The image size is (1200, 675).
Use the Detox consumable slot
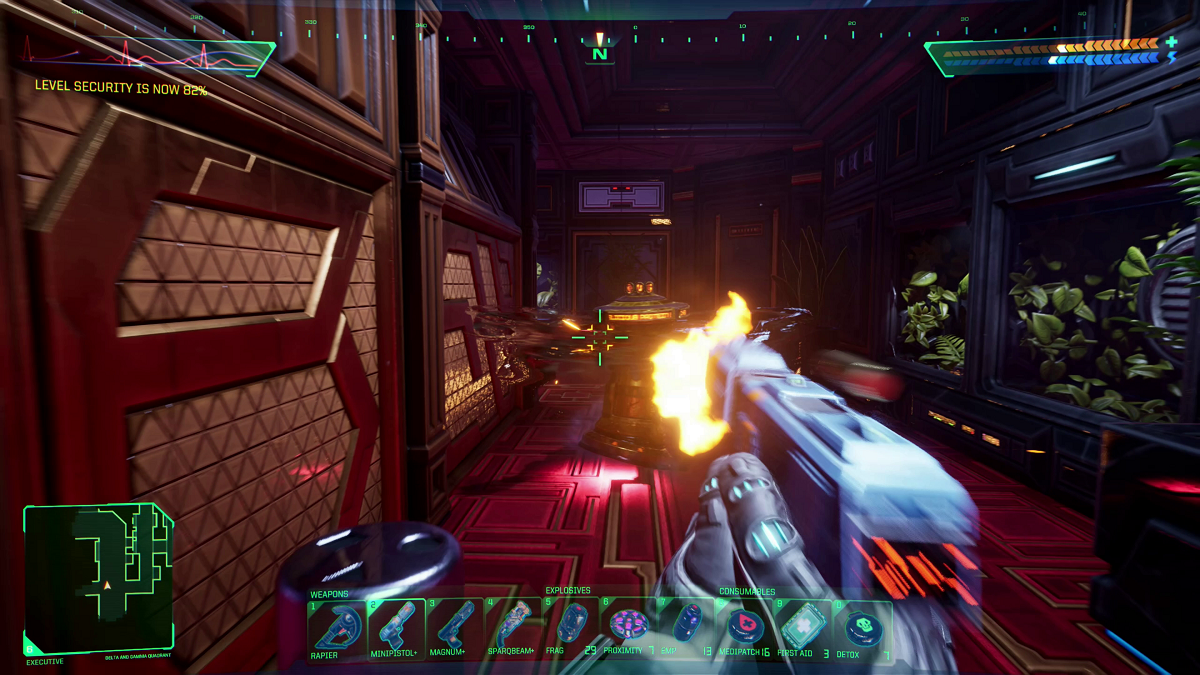pyautogui.click(x=861, y=627)
